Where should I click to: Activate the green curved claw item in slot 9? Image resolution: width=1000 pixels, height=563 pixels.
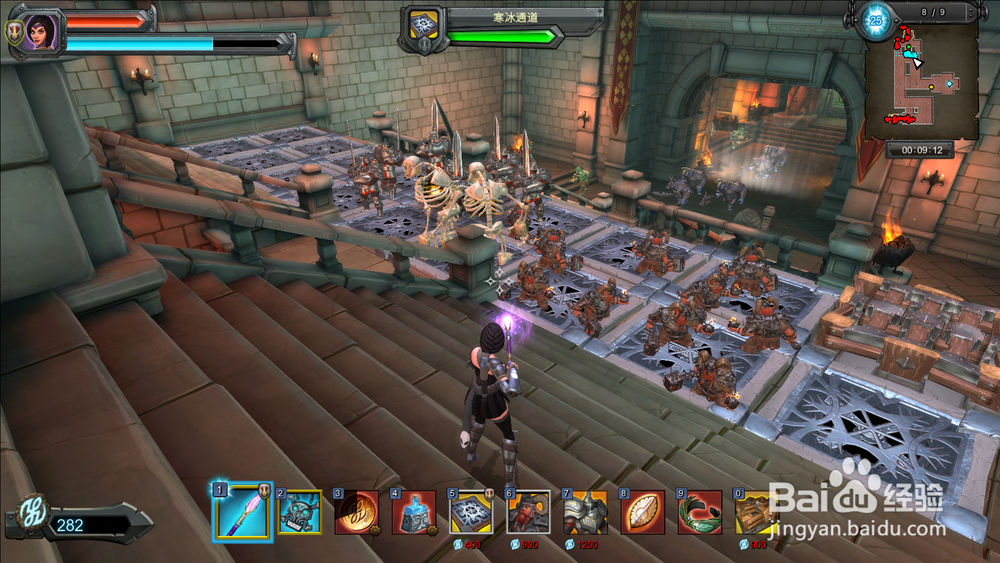coord(700,512)
